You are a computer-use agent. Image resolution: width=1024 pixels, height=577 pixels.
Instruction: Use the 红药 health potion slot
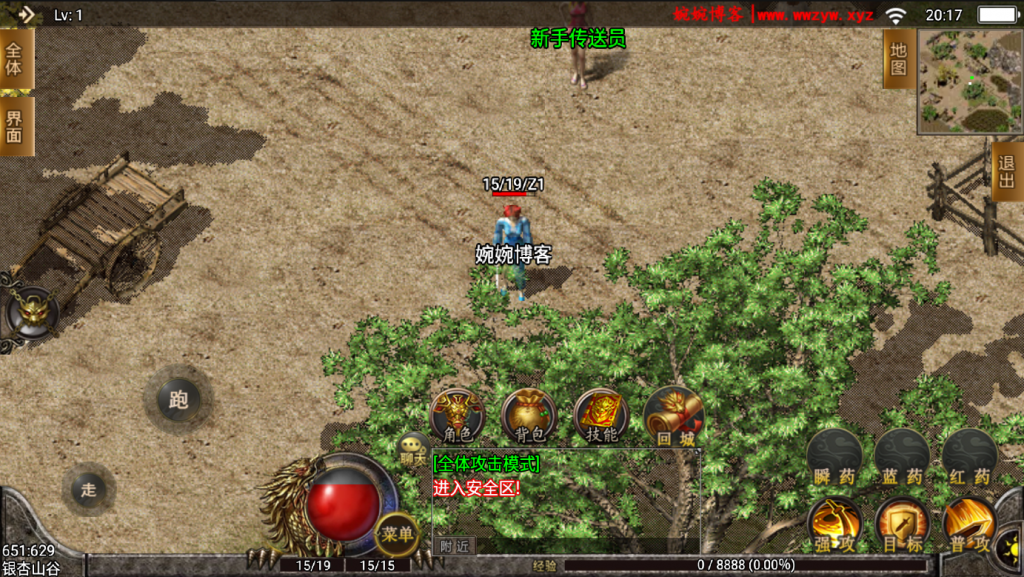pos(969,458)
